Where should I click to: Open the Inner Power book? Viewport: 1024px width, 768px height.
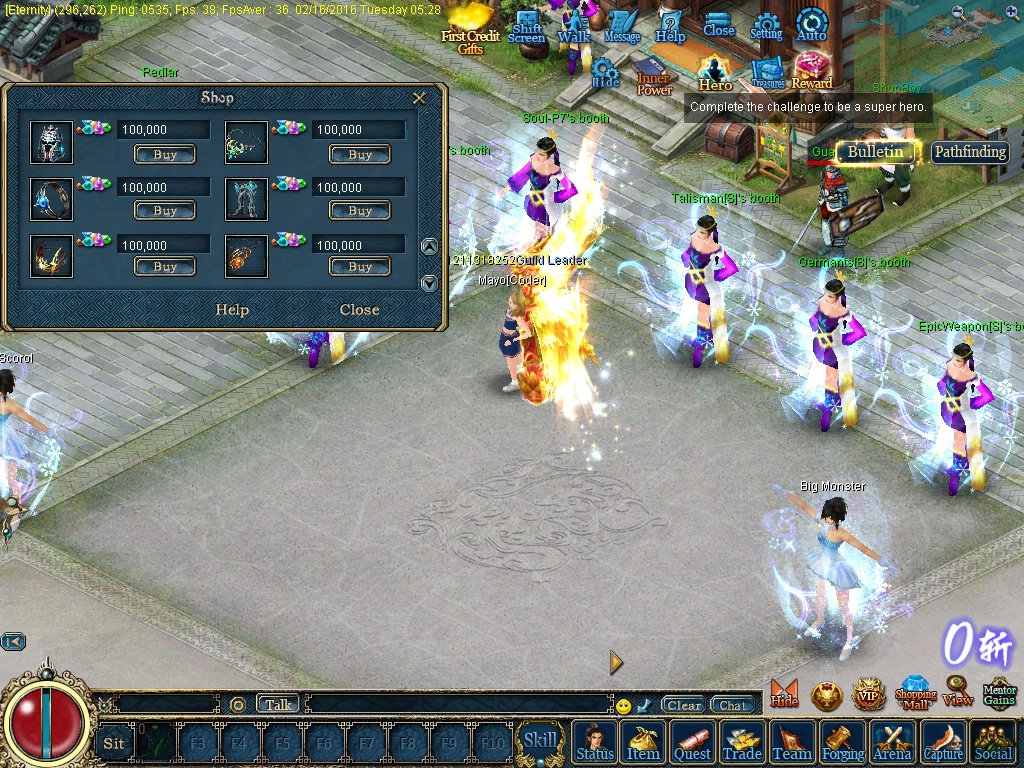[x=654, y=76]
